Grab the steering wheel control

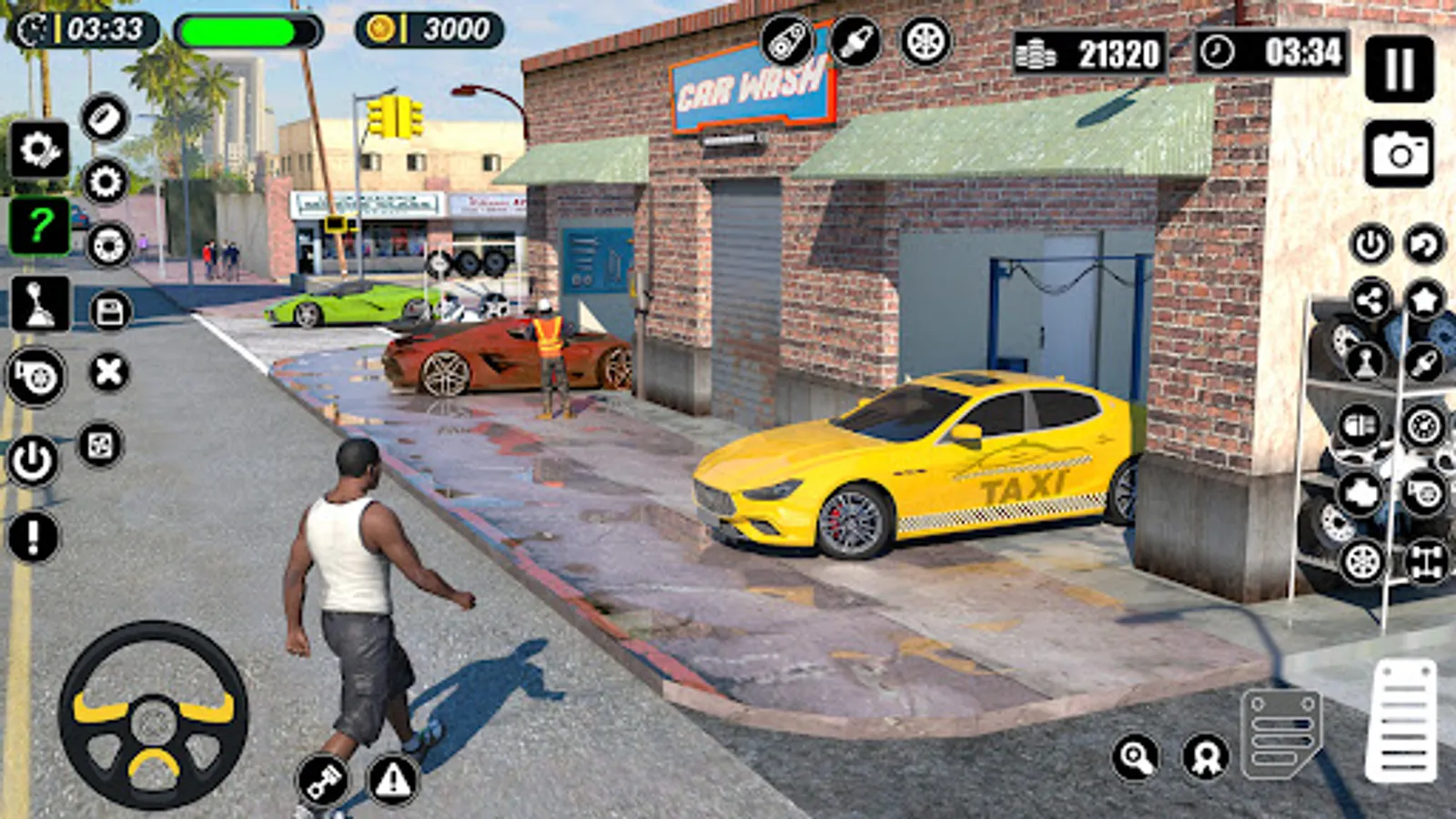coord(150,719)
